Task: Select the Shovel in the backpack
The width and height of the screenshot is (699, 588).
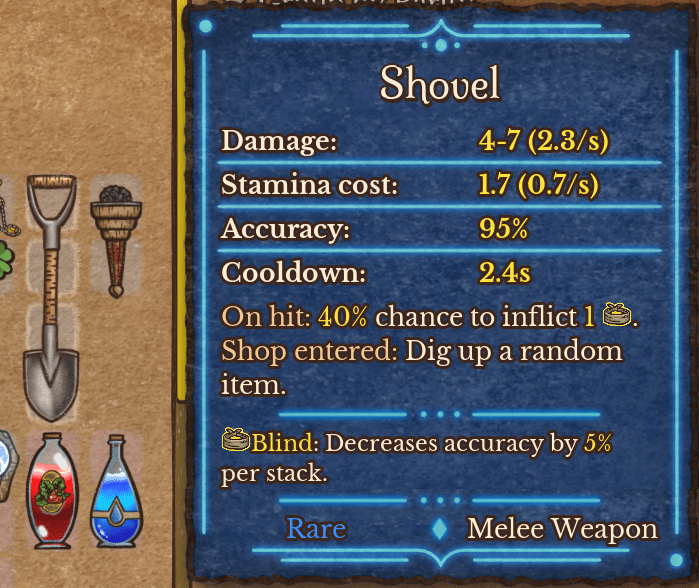Action: click(x=51, y=298)
